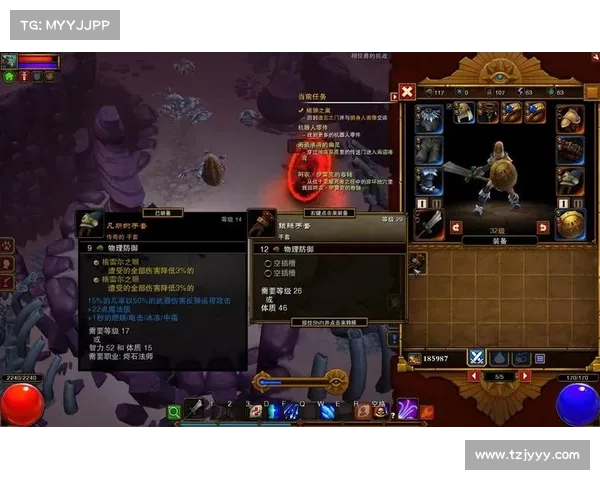This screenshot has width=600, height=480.
Task: Rotate the character model left
Action: click(456, 228)
